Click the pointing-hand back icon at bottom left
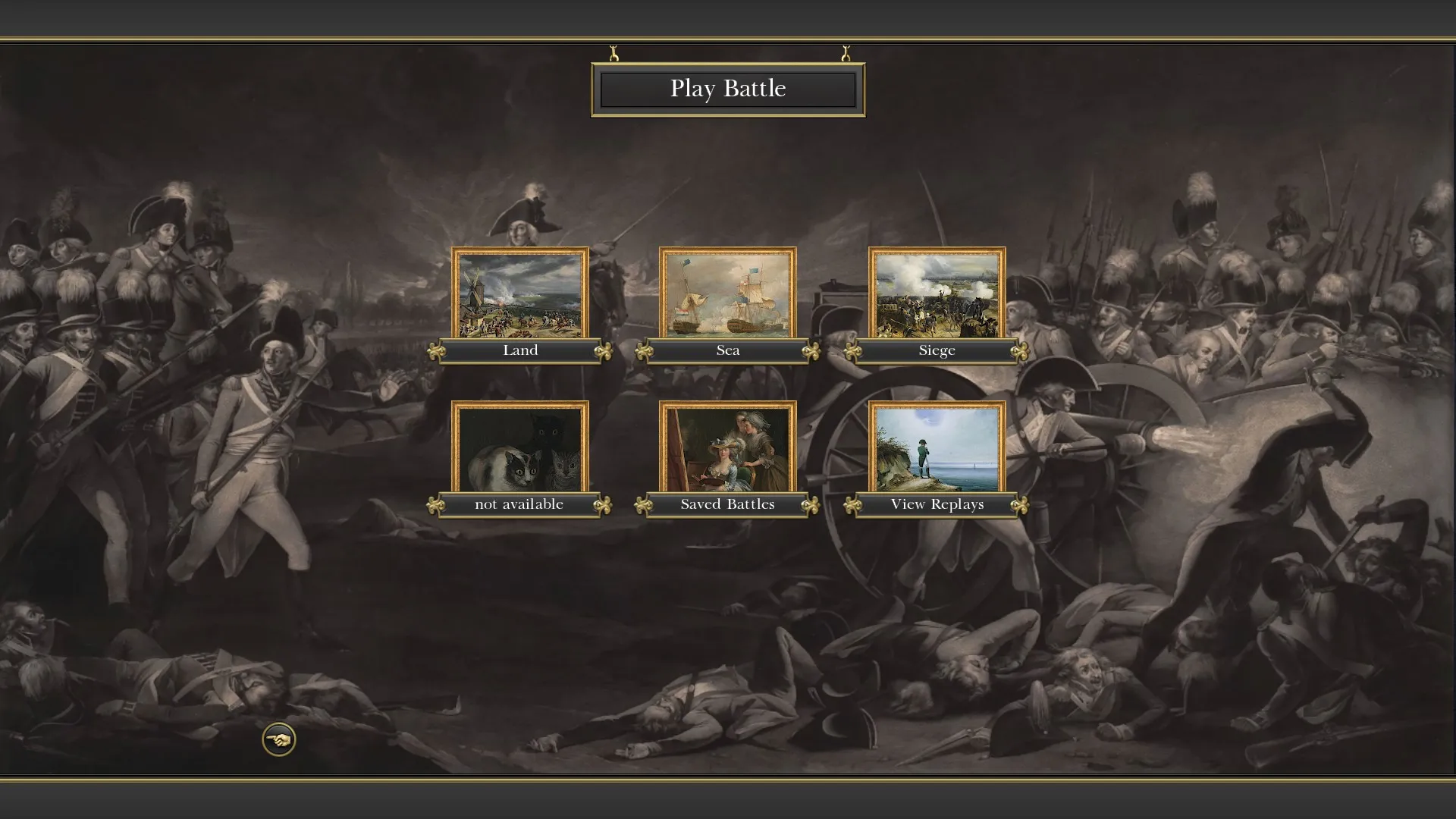Viewport: 1456px width, 819px height. pos(280,738)
